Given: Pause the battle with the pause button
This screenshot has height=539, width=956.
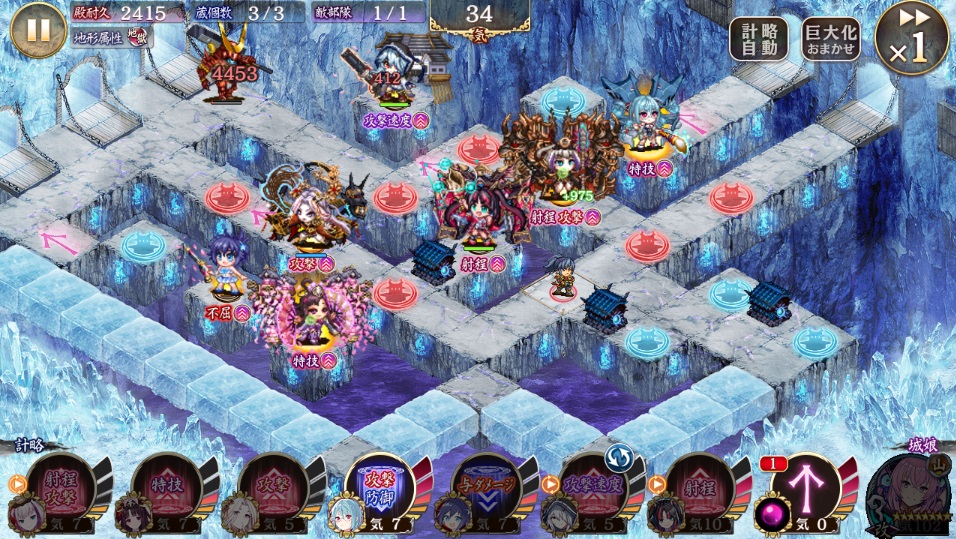Looking at the screenshot, I should (38, 29).
